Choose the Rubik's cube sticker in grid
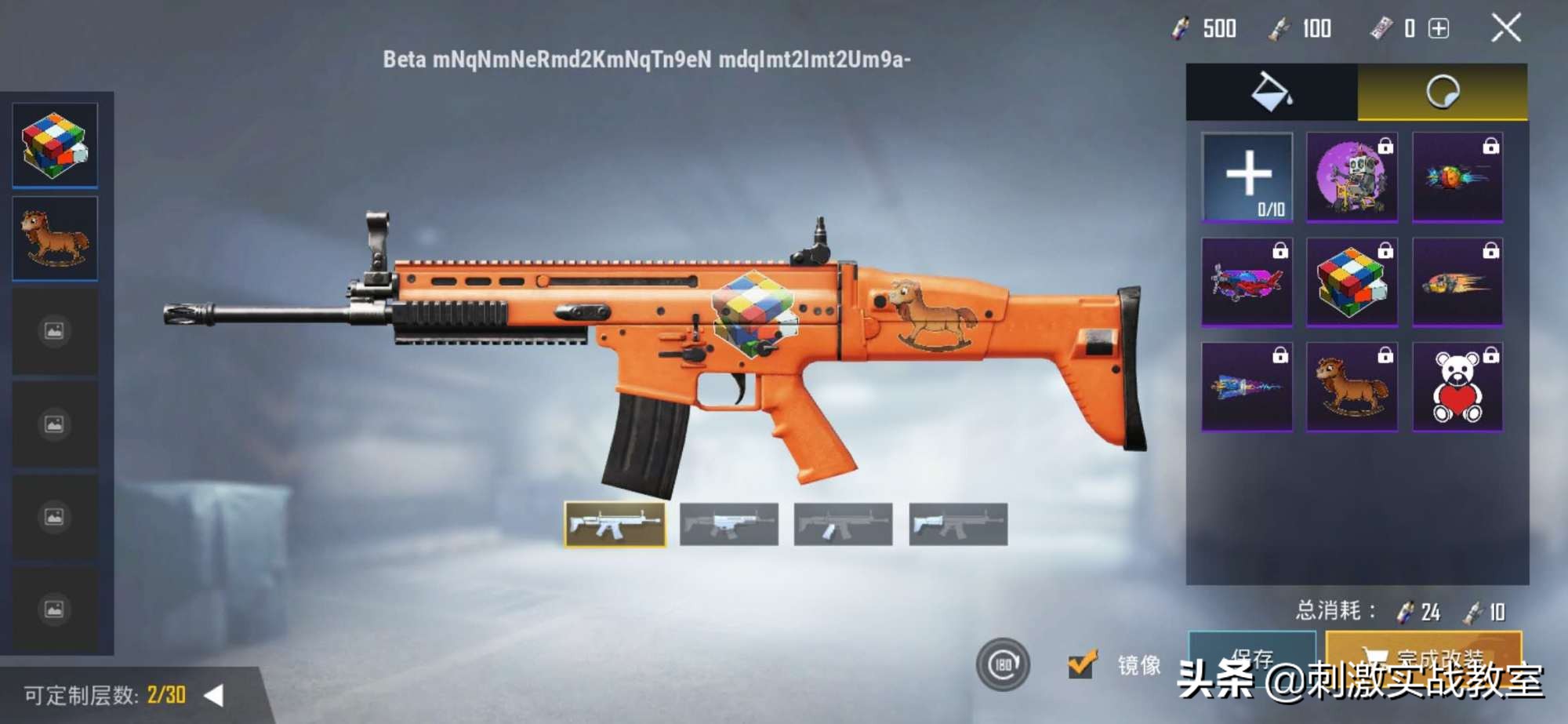 [x=1352, y=282]
